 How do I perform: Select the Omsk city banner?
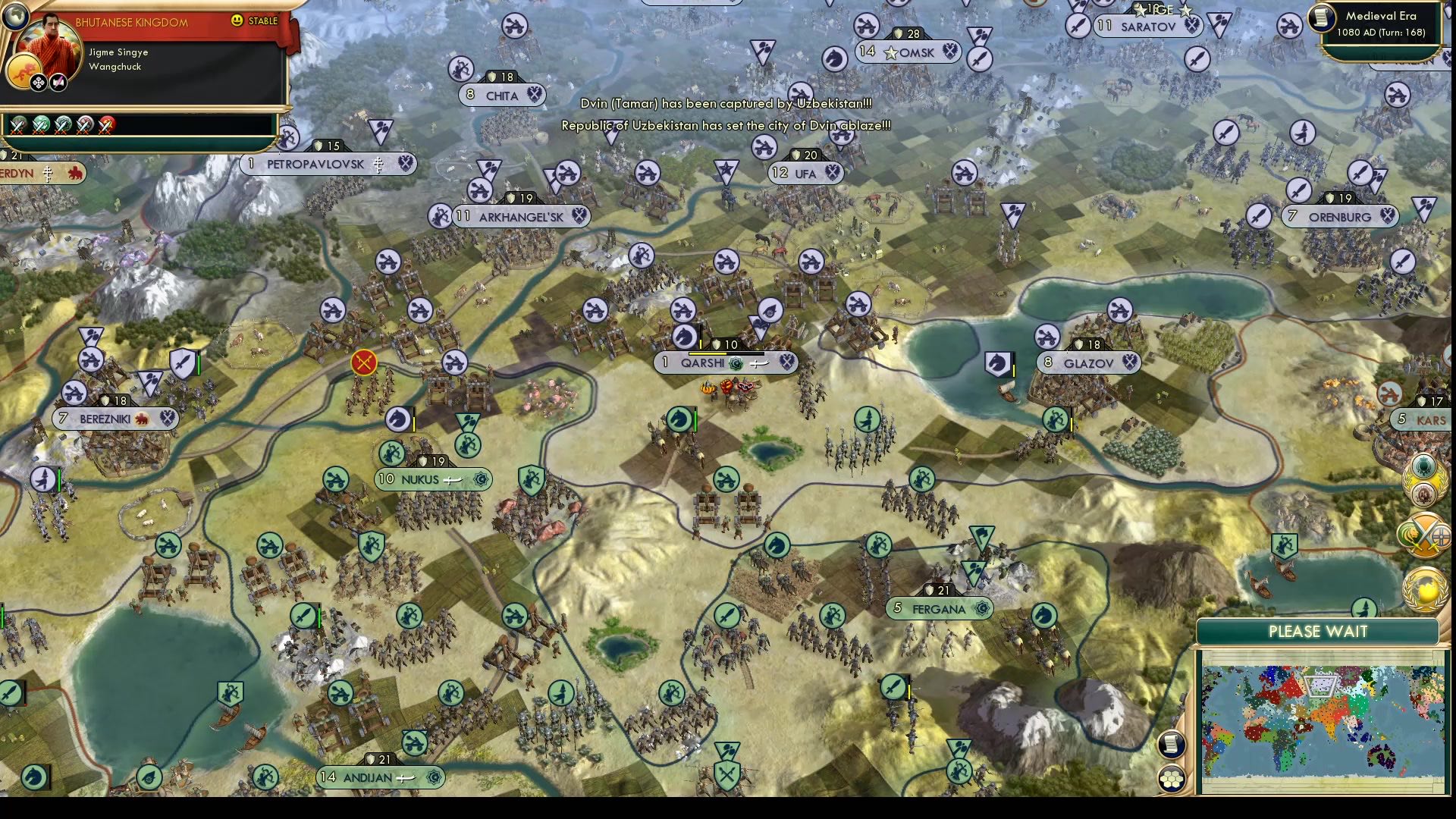click(909, 53)
